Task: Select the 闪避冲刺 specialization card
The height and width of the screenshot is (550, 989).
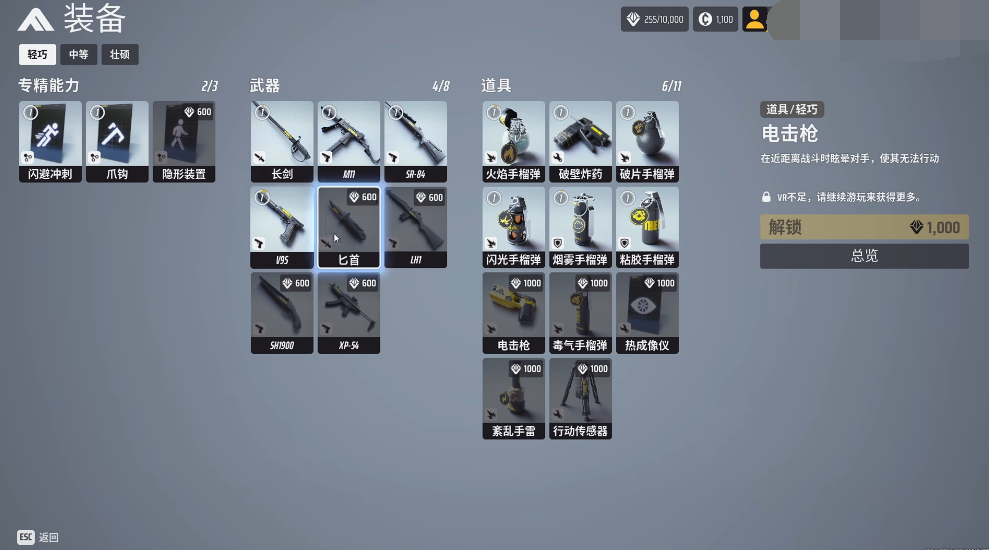Action: coord(50,141)
